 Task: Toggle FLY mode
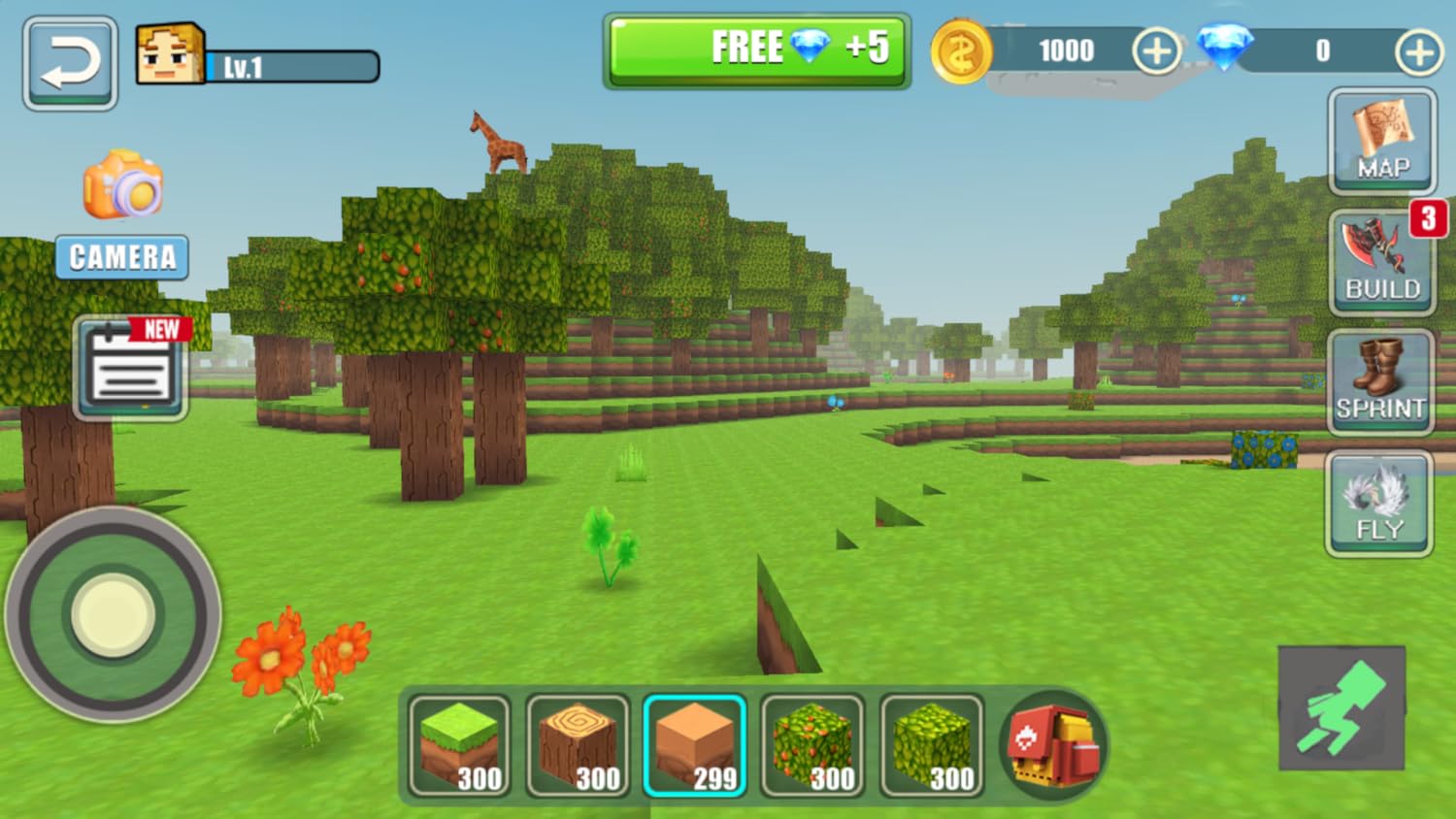[x=1379, y=504]
